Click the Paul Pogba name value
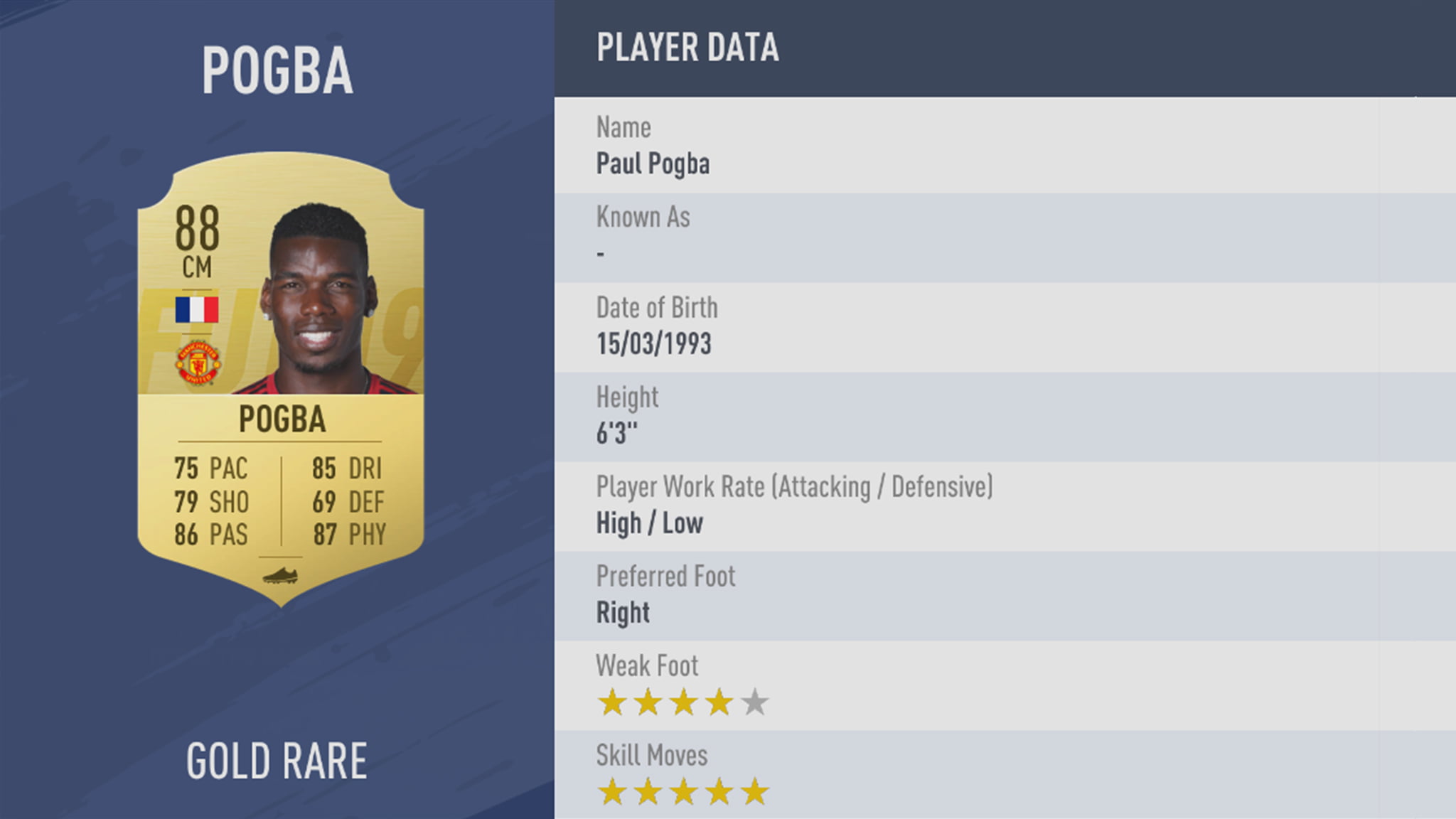Screen dimensions: 1456x819 tap(652, 164)
